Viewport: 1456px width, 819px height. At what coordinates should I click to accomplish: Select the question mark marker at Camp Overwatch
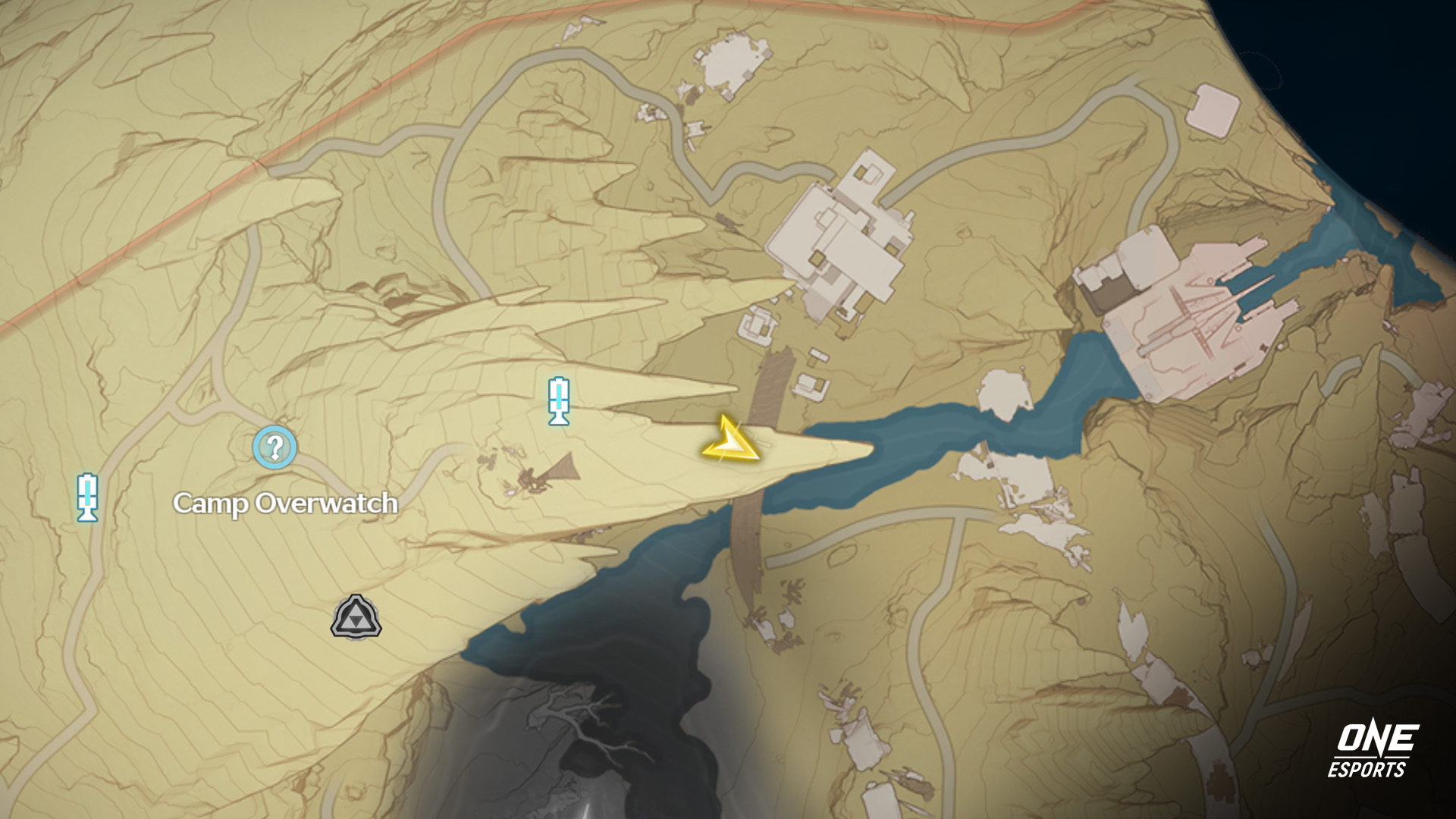click(275, 447)
